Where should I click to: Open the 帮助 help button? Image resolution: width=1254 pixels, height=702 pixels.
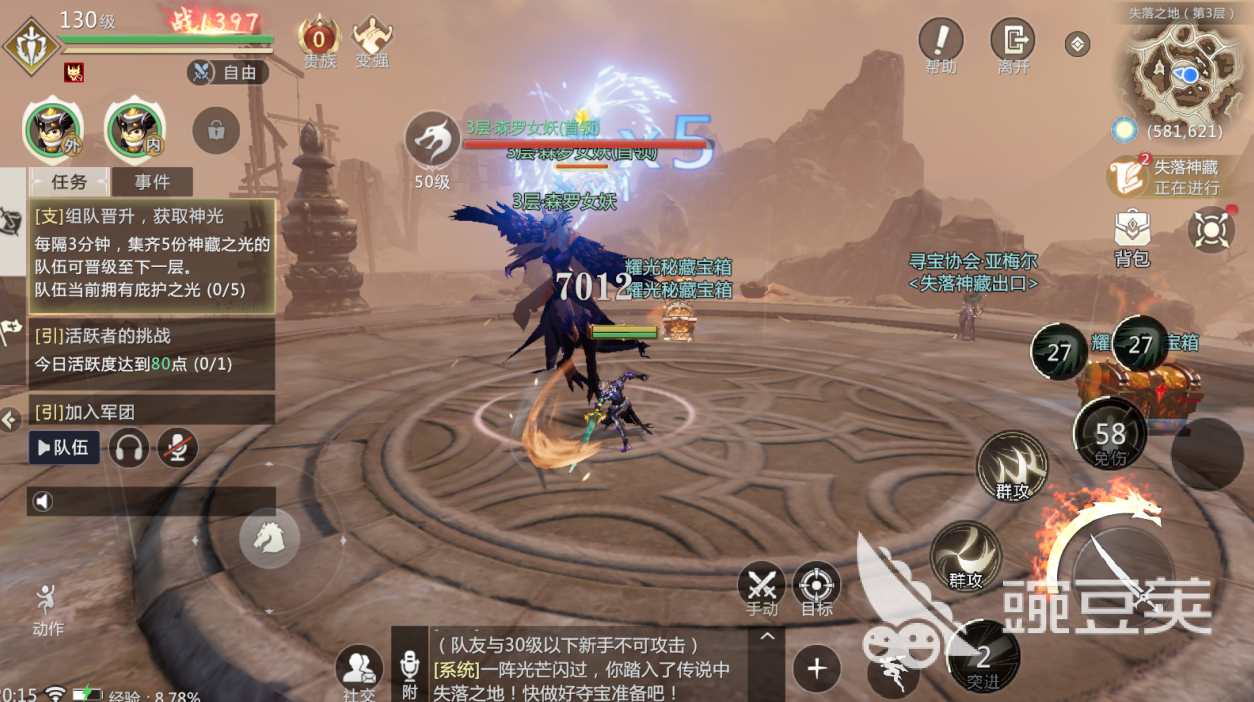point(940,45)
